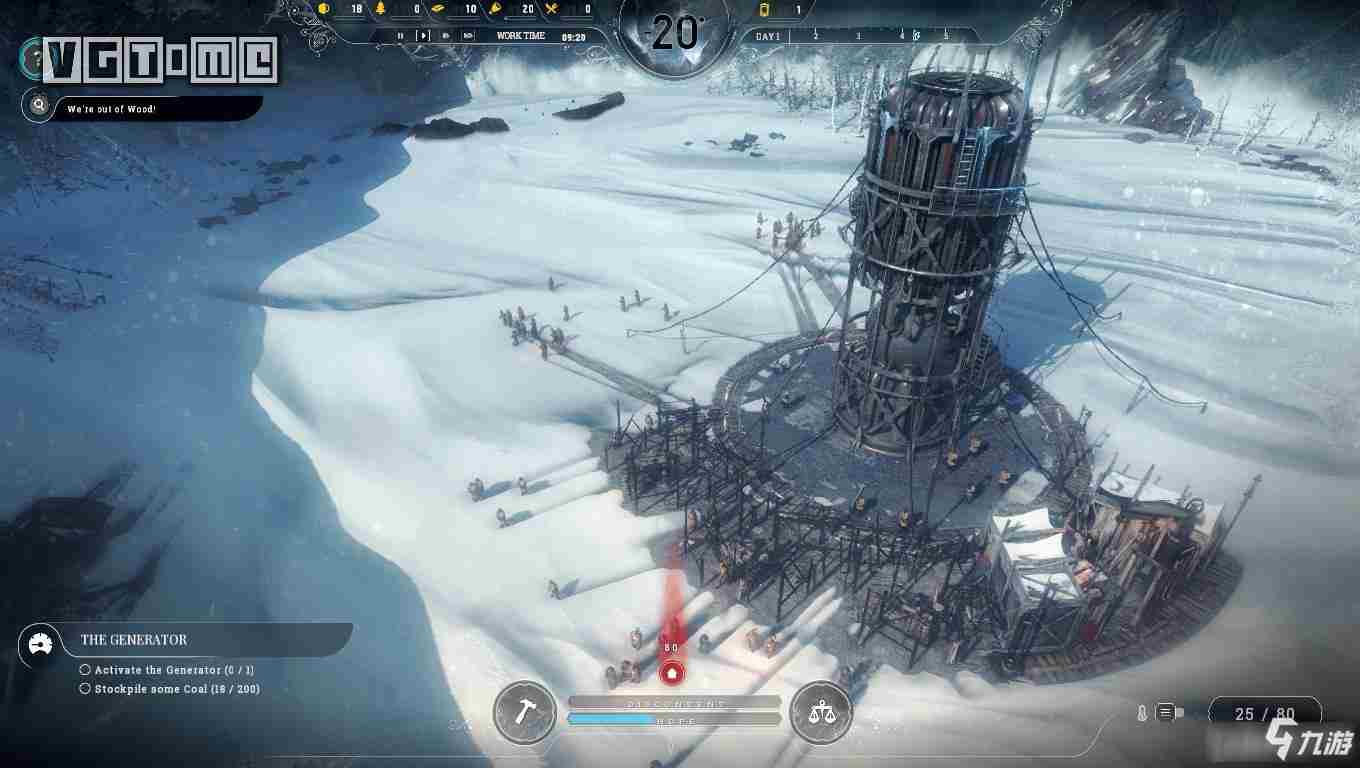This screenshot has height=768, width=1360.
Task: Pause the game with the pause button
Action: point(400,36)
